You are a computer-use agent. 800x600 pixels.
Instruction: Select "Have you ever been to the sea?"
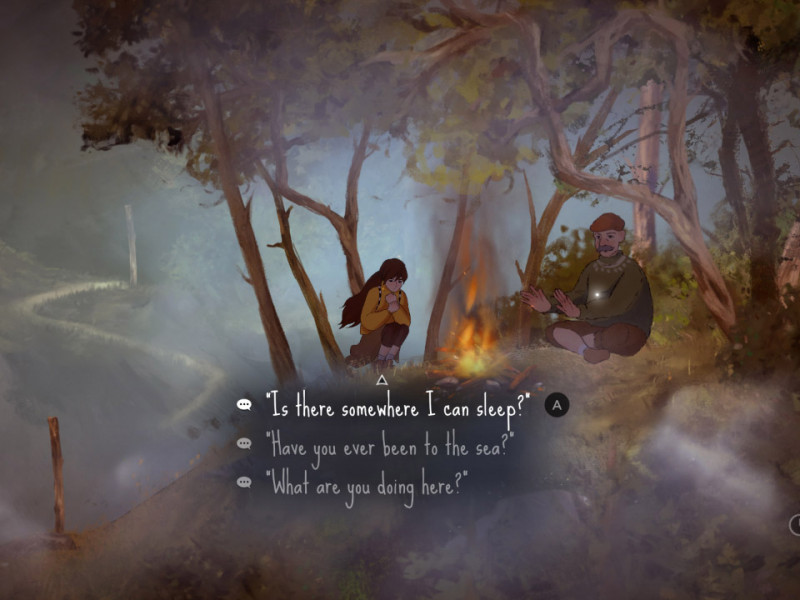point(389,445)
